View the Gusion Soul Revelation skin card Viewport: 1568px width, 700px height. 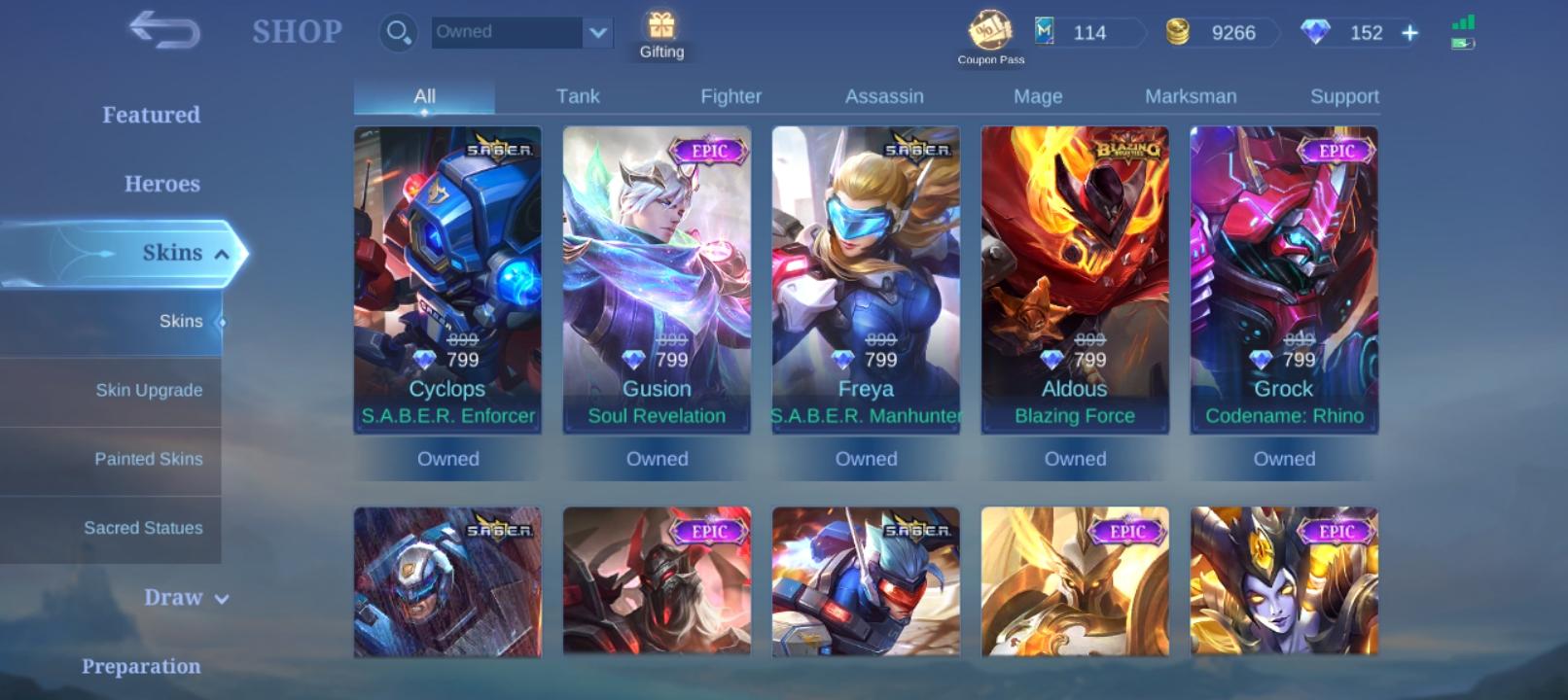[657, 282]
